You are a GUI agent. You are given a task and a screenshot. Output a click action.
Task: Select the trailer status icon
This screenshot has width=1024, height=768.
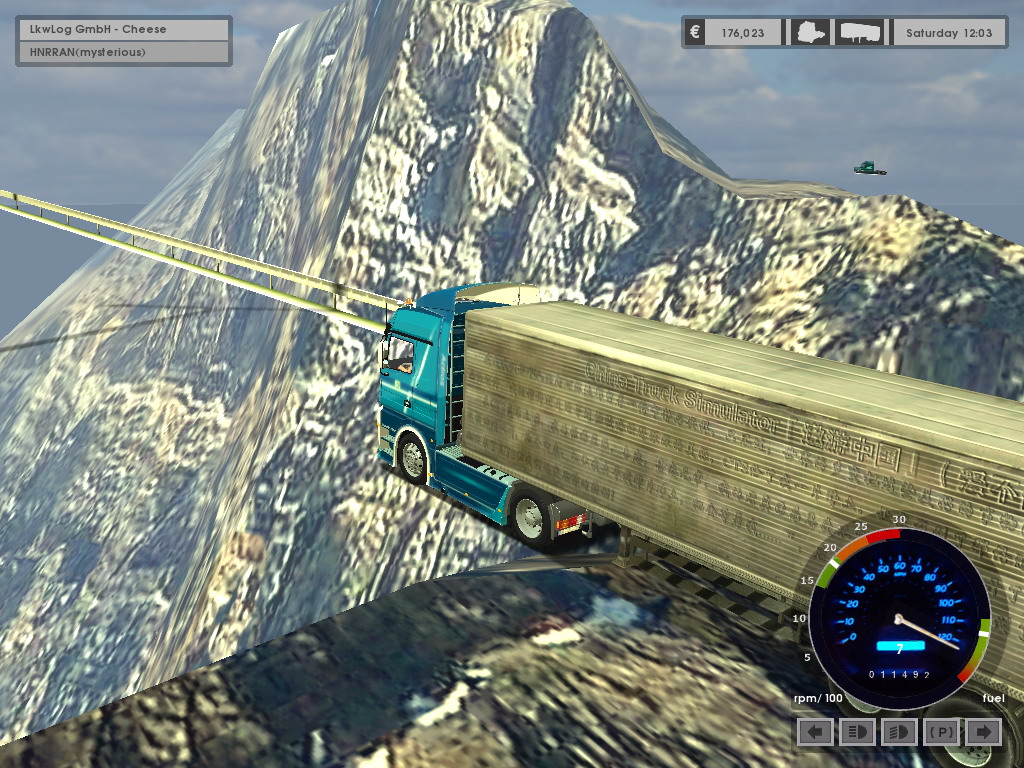pos(859,33)
